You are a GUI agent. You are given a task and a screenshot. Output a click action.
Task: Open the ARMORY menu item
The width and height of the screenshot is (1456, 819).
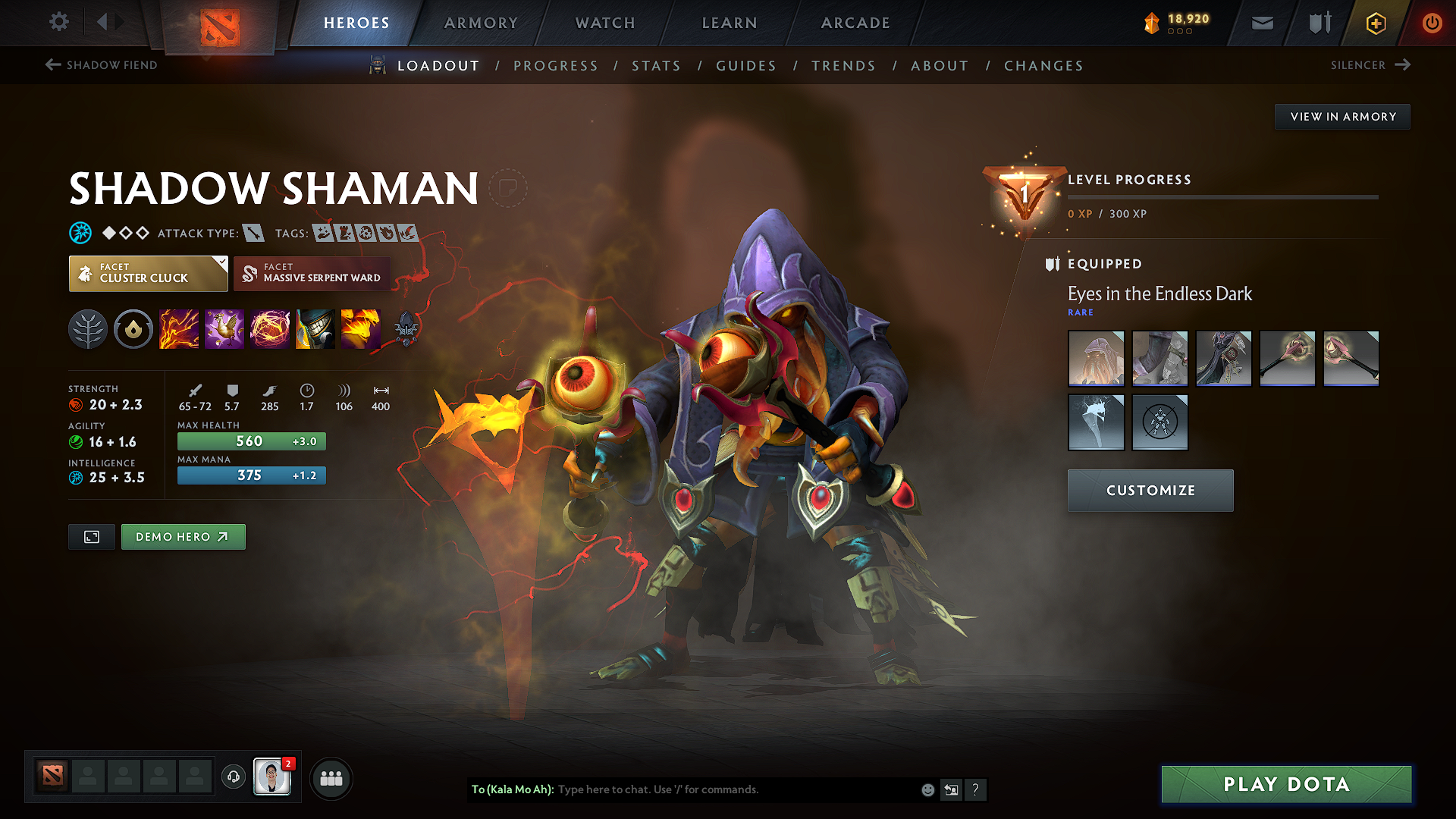(x=481, y=23)
